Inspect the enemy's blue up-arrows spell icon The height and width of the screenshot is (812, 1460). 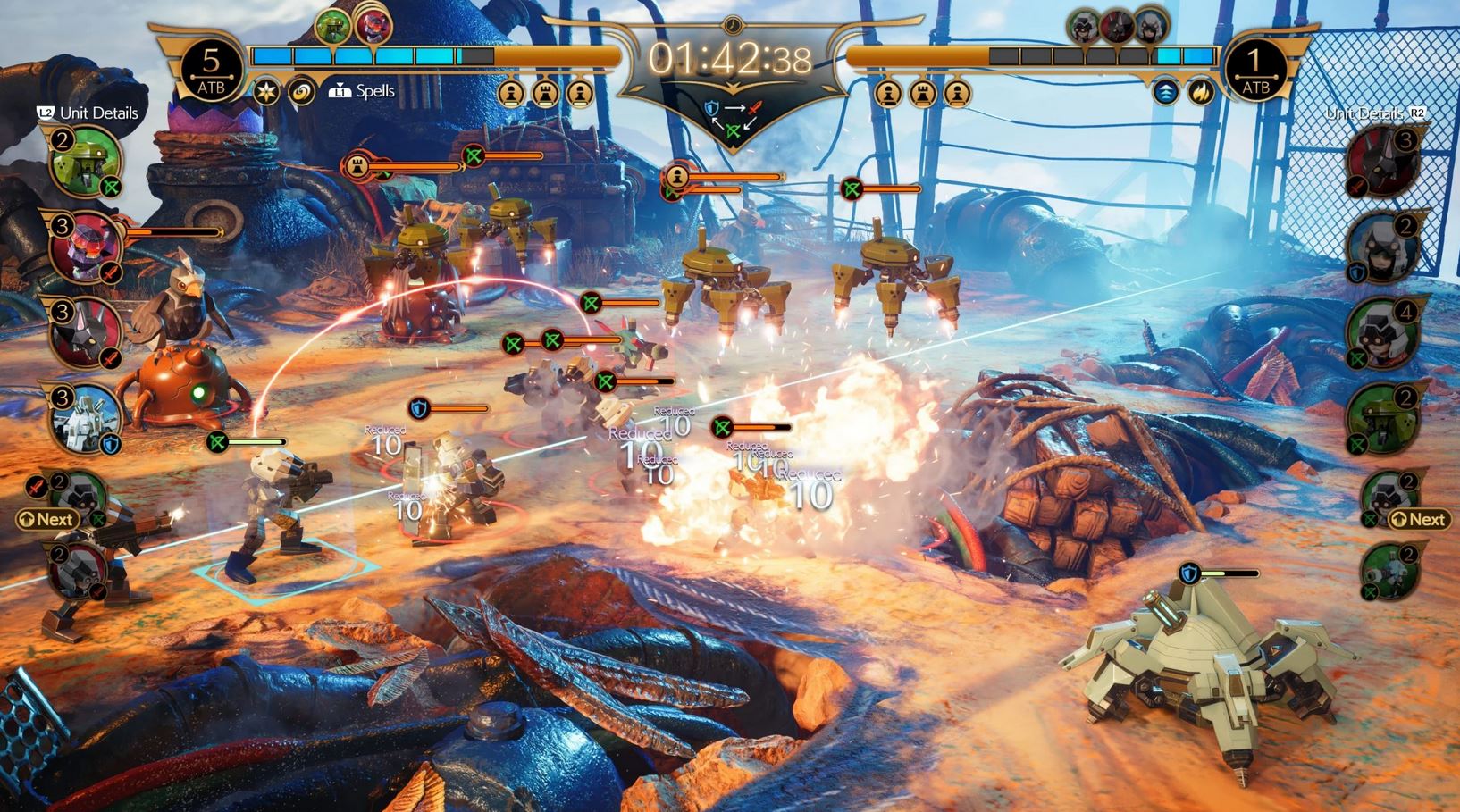(1165, 91)
